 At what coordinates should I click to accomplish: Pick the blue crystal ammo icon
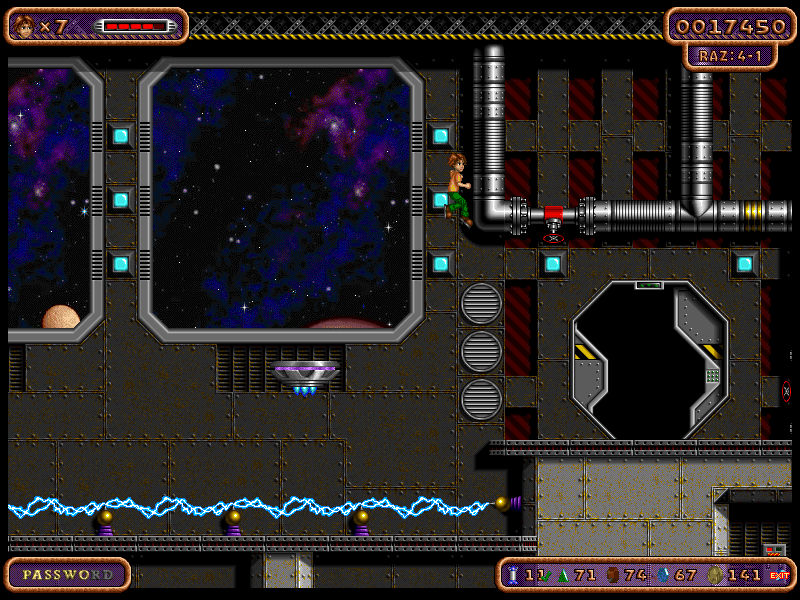pyautogui.click(x=664, y=575)
